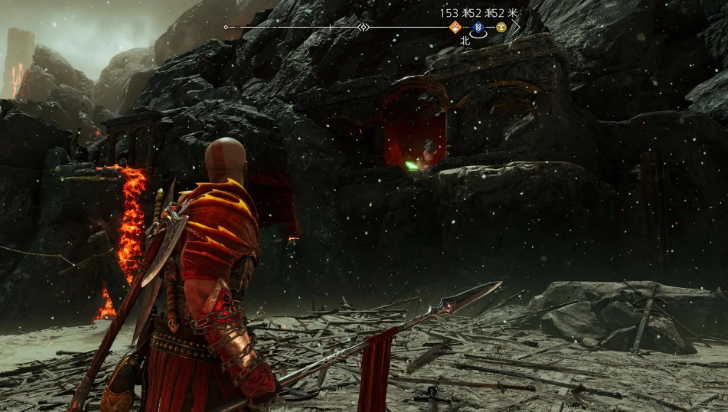Click the blue diamond quest marker
Viewport: 728px width, 412px height.
[478, 28]
